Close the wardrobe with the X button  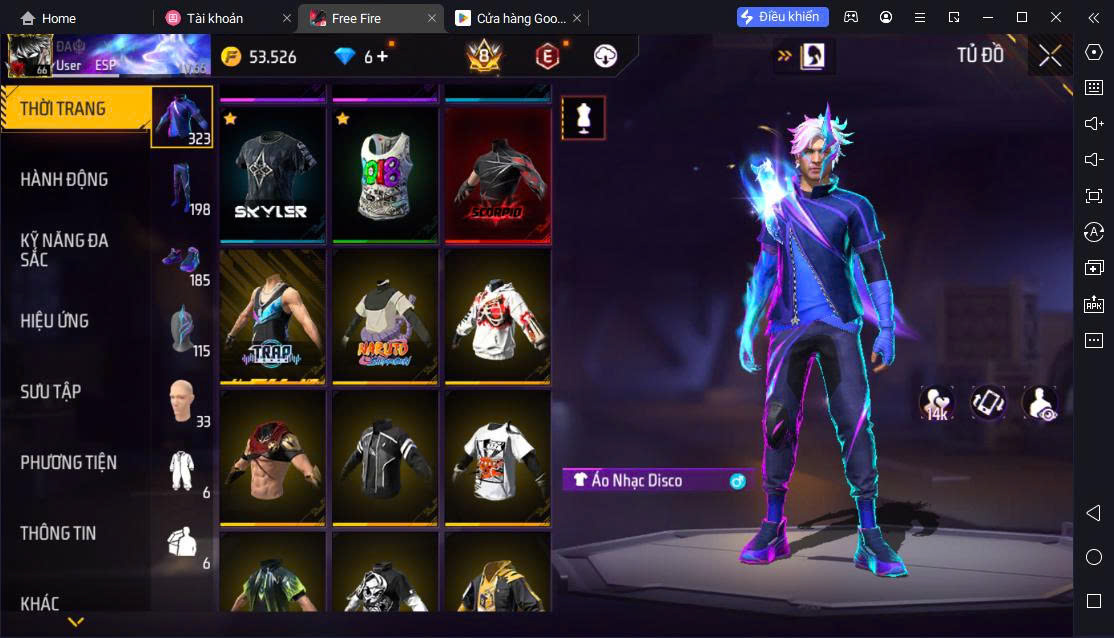[1050, 56]
